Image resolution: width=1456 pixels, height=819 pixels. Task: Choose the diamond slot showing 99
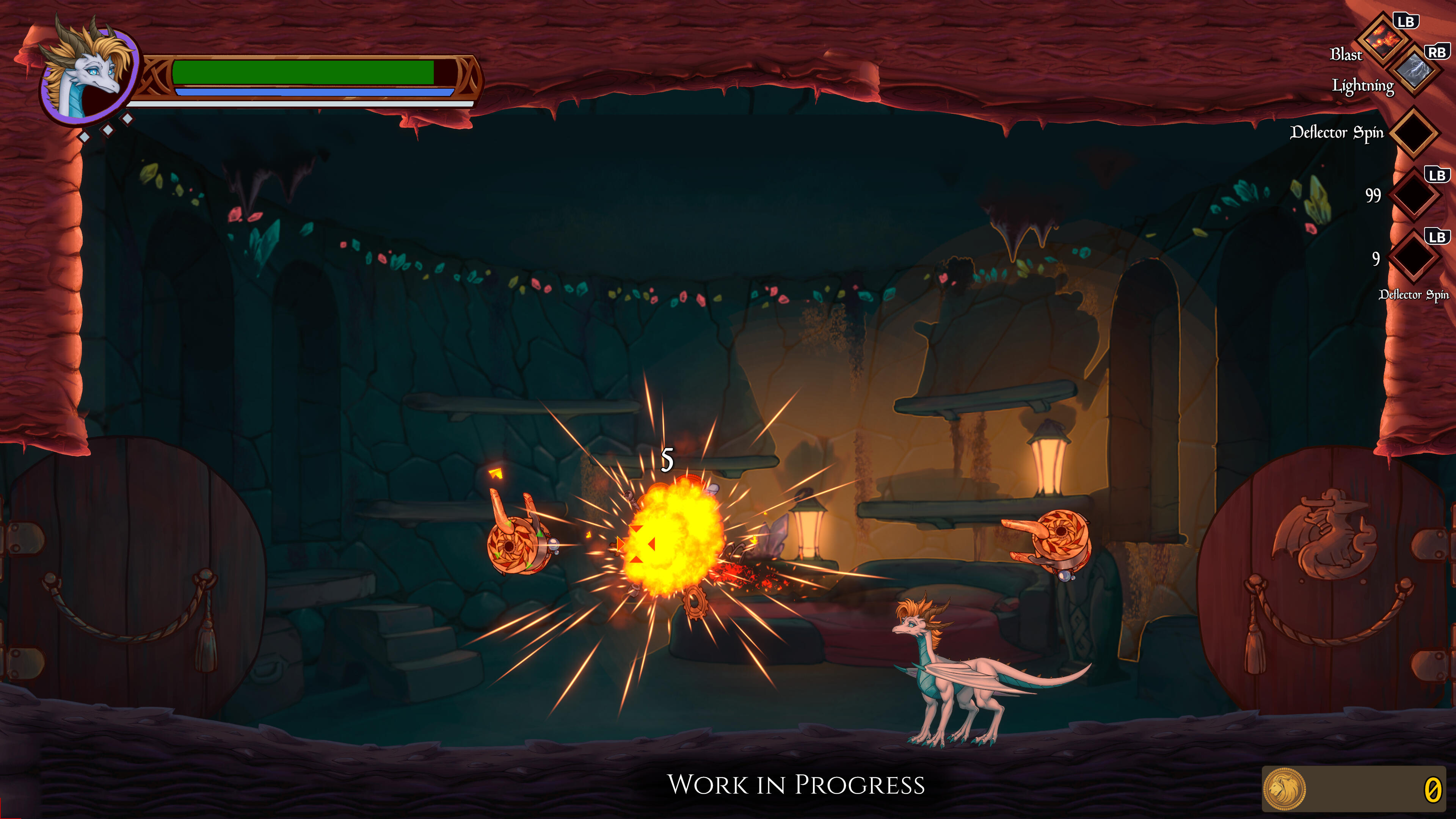tap(1414, 196)
